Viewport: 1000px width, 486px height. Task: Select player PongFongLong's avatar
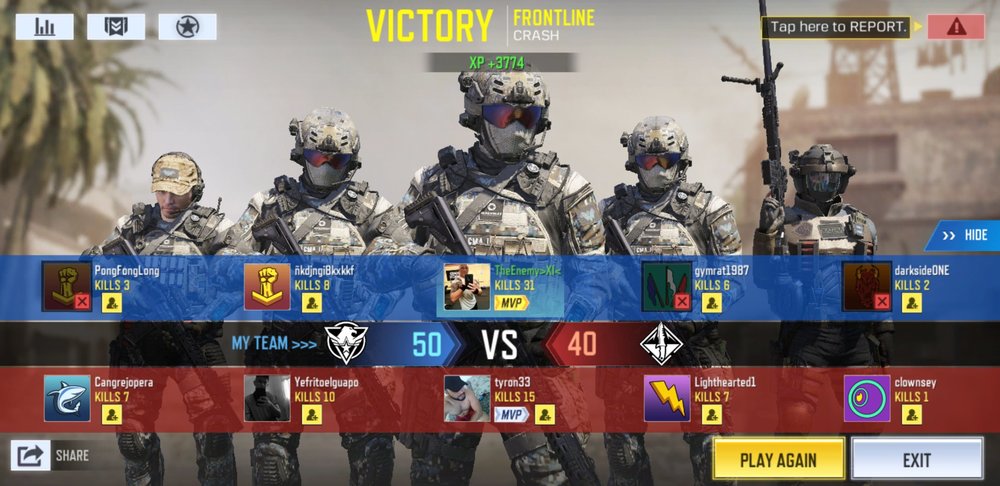[x=67, y=286]
